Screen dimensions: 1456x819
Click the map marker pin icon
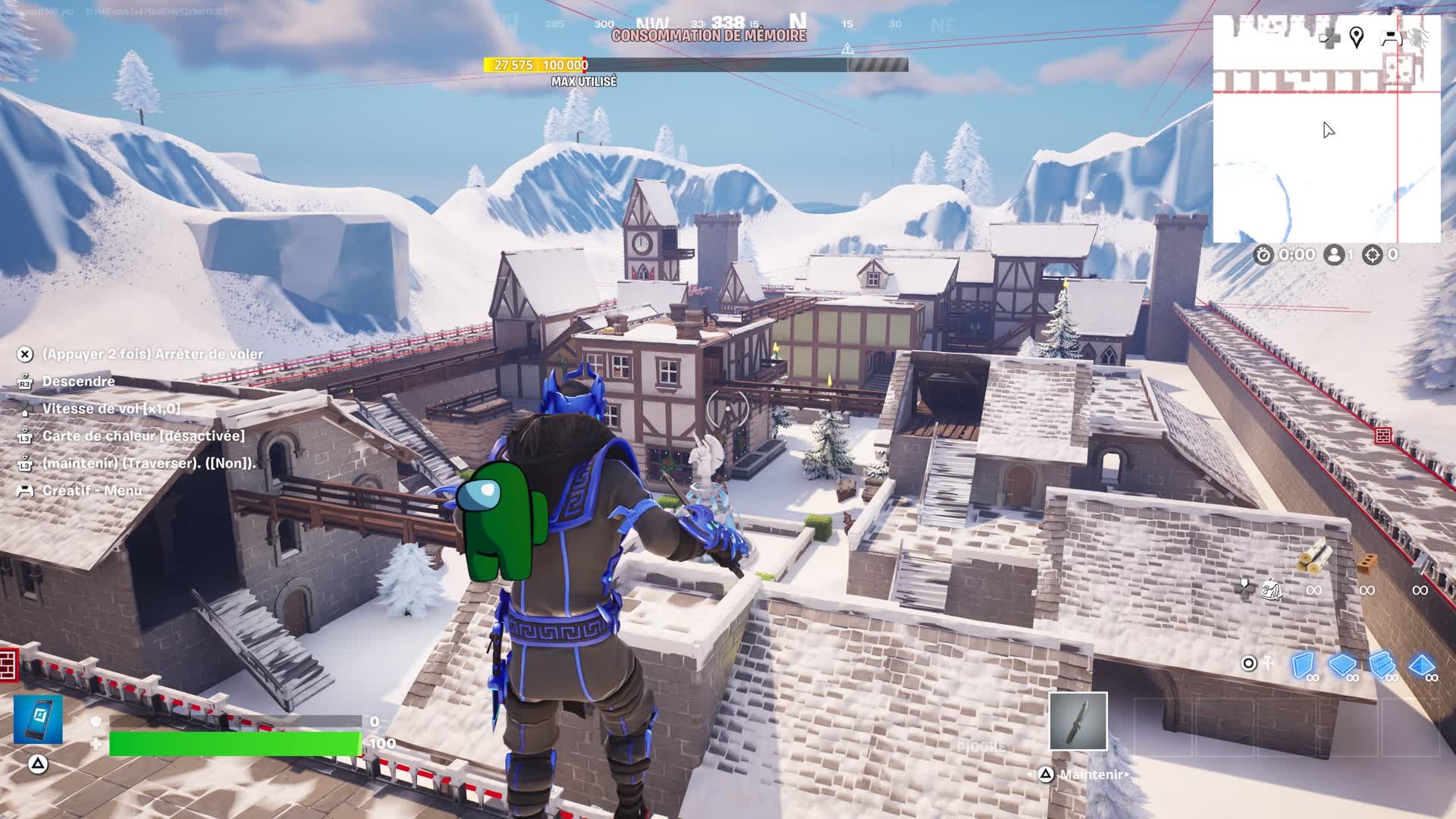click(x=1357, y=37)
